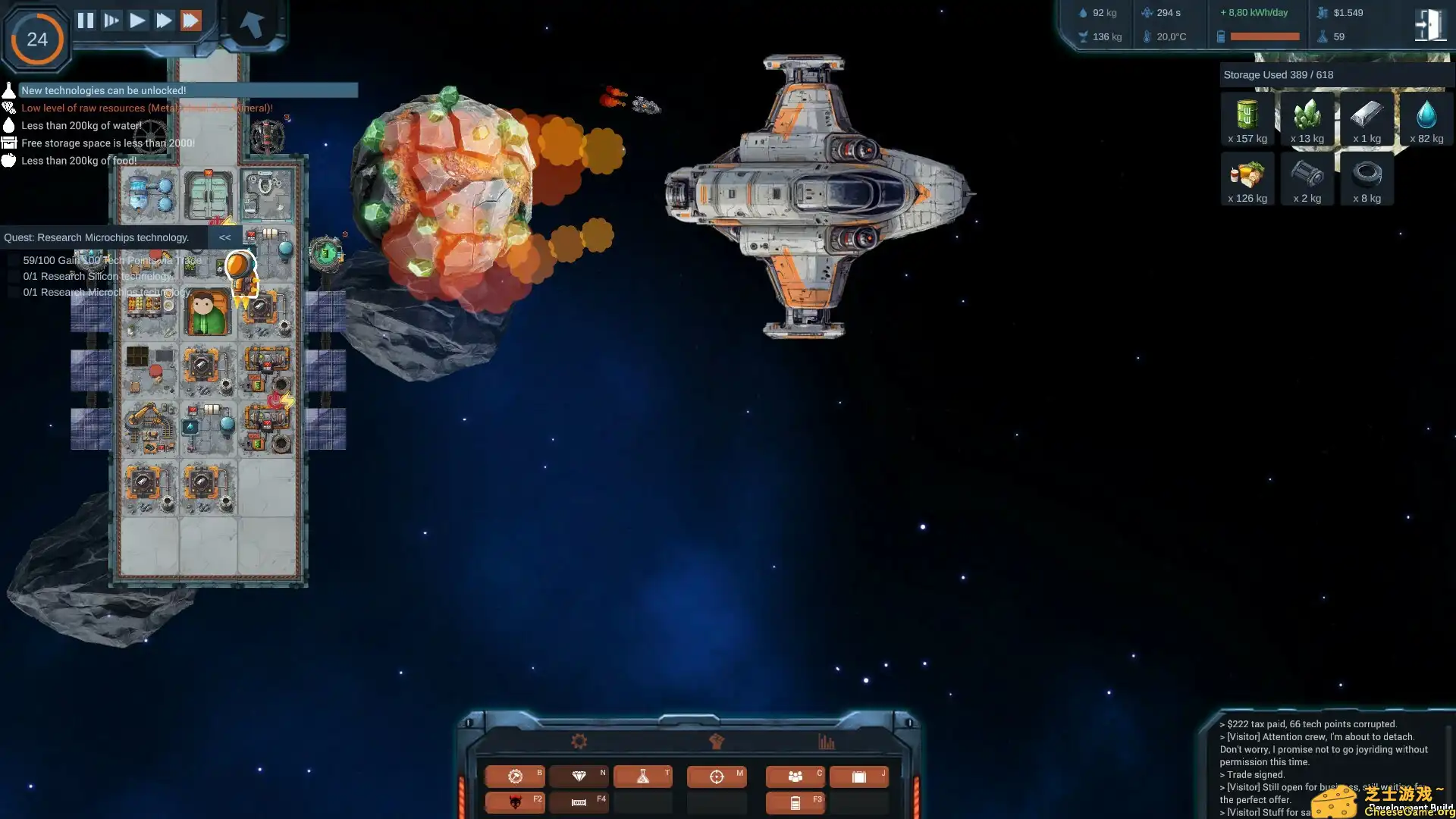Click the crosshair target button

click(x=717, y=777)
